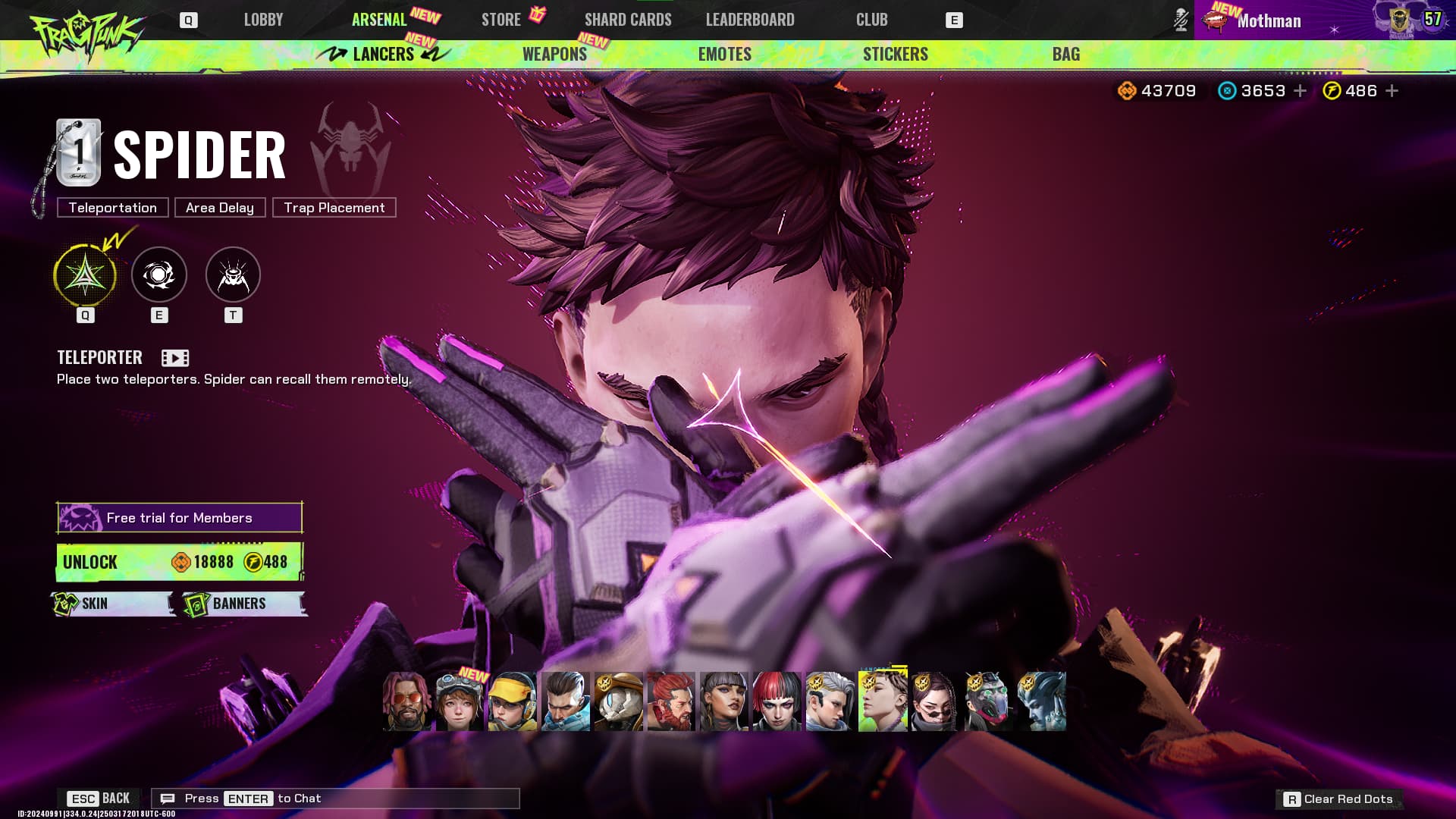The width and height of the screenshot is (1456, 819).
Task: Open the Banners menu
Action: [x=244, y=604]
